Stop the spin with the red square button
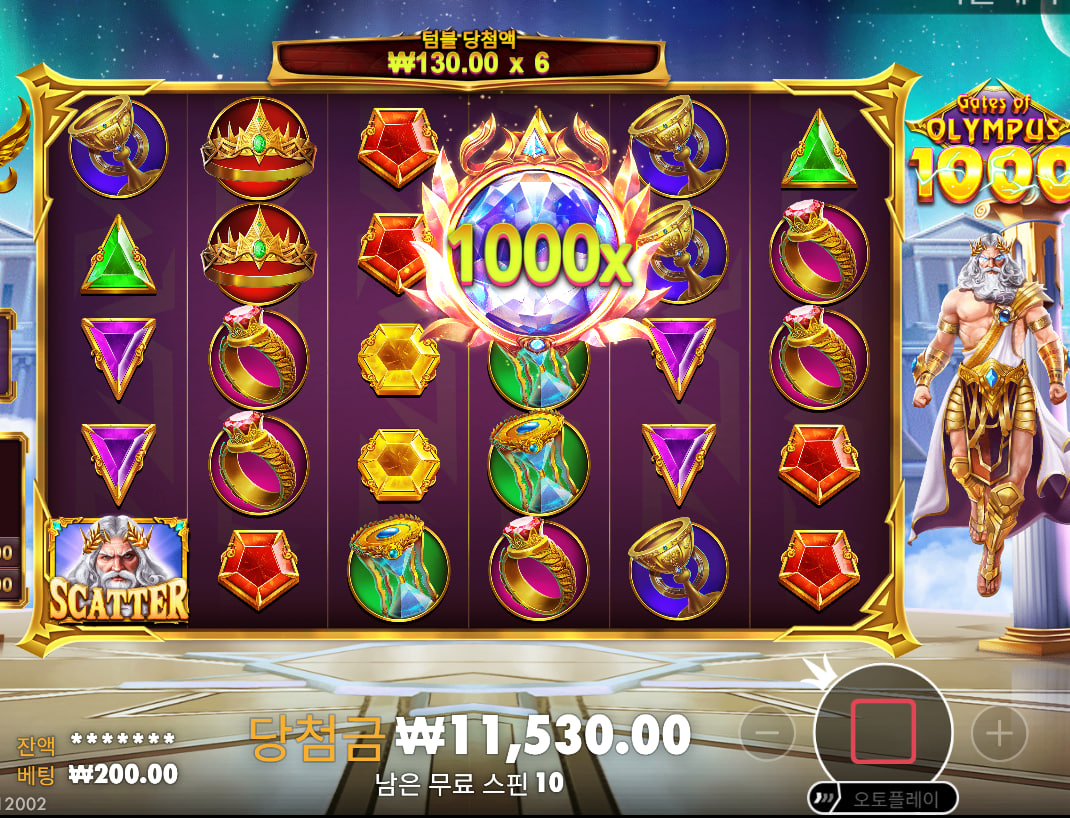1070x818 pixels. [883, 730]
